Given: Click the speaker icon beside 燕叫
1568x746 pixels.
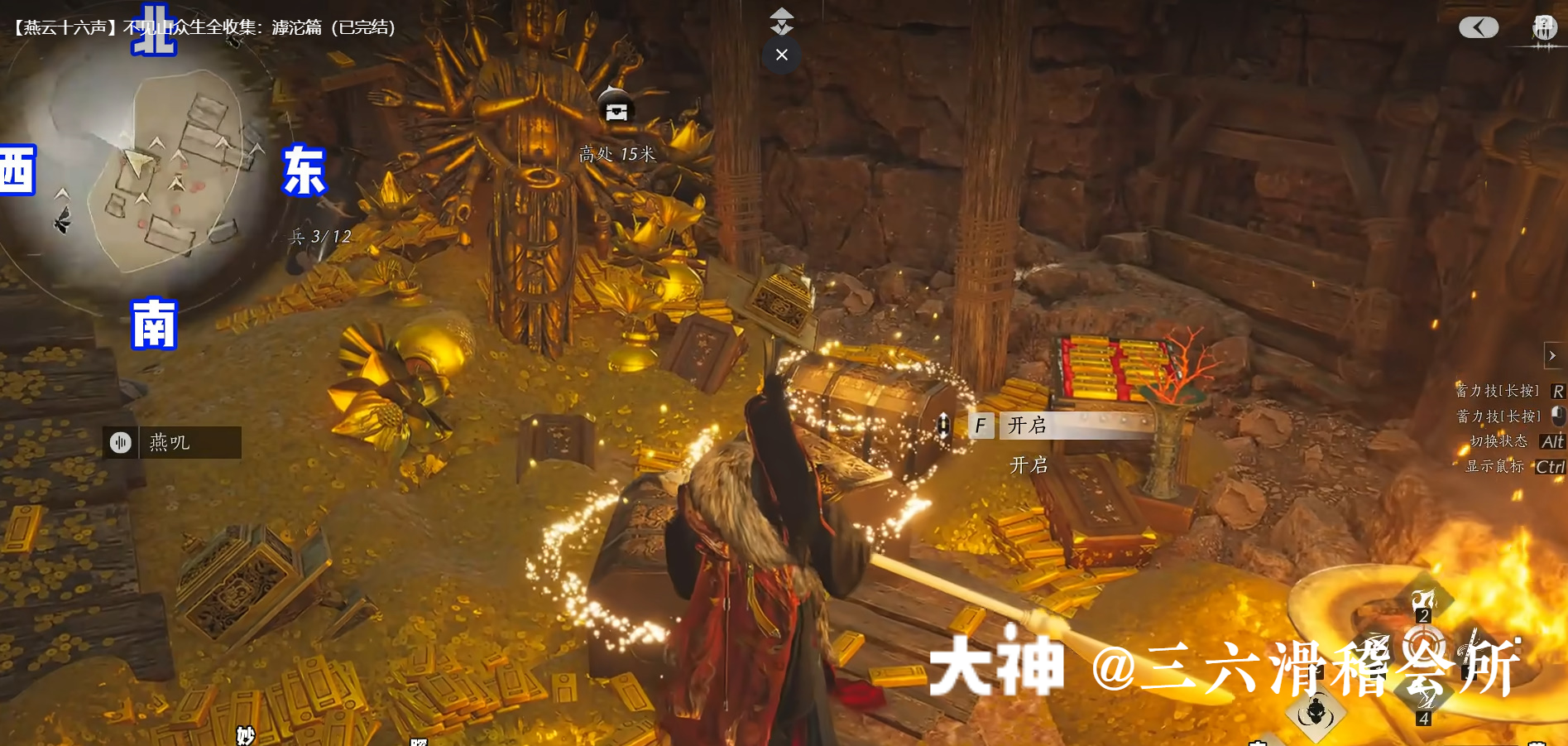Looking at the screenshot, I should 121,442.
